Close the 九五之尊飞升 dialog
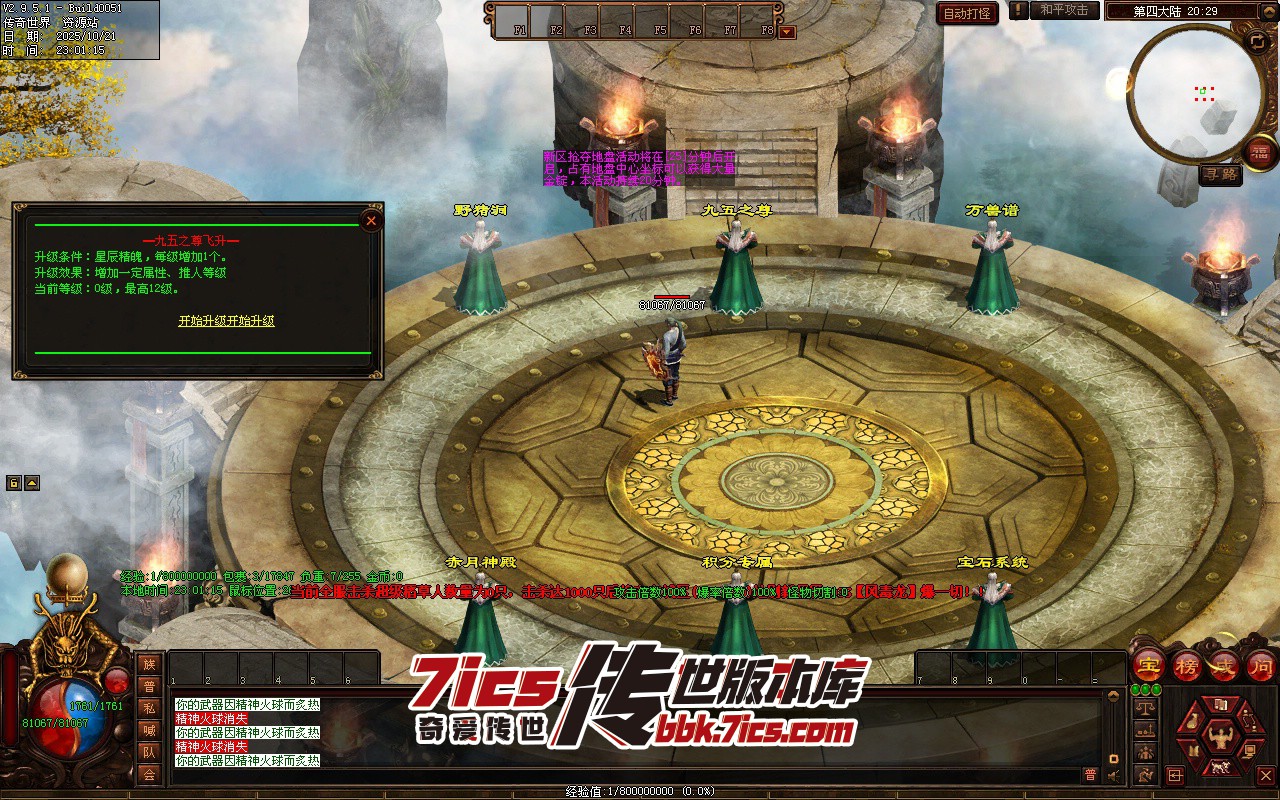 click(371, 220)
